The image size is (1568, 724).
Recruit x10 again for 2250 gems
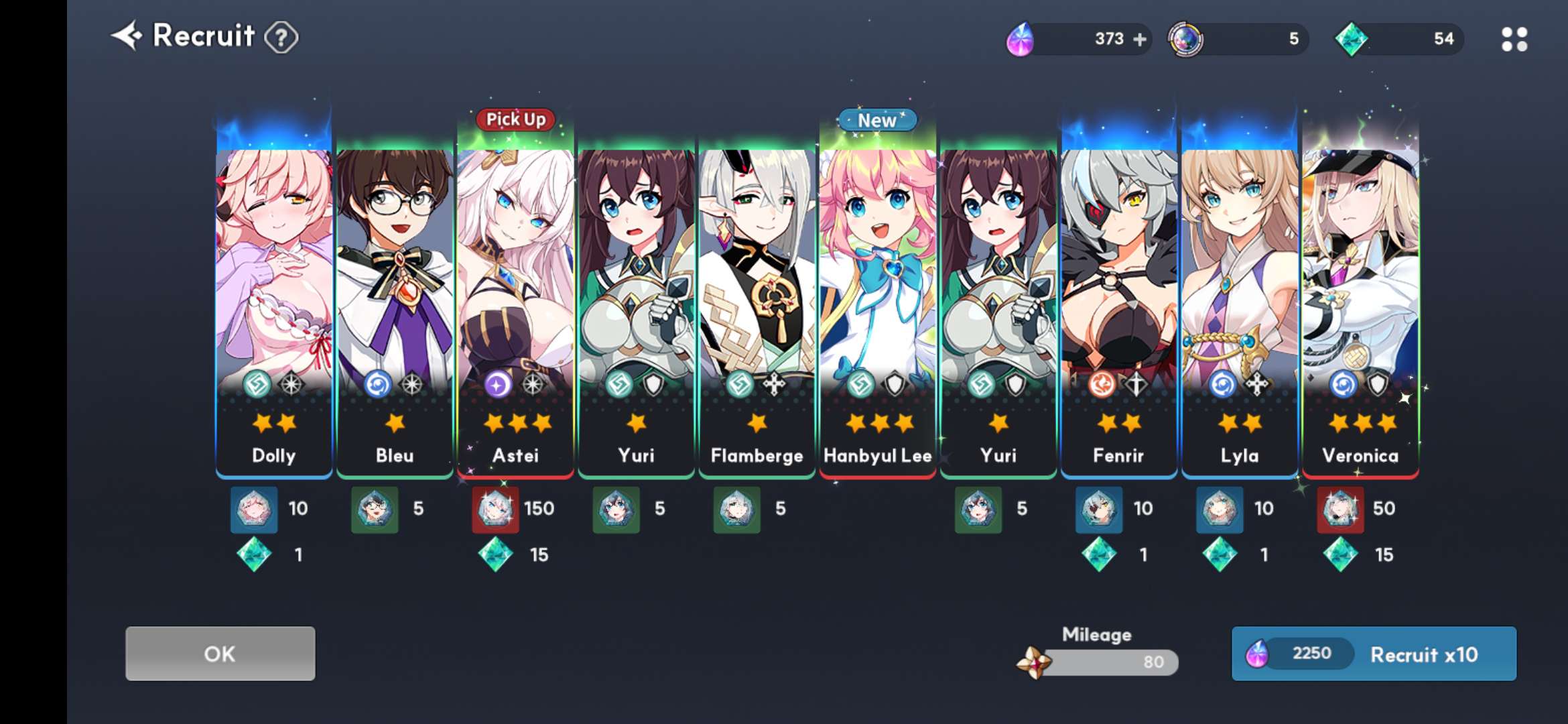pos(1374,654)
